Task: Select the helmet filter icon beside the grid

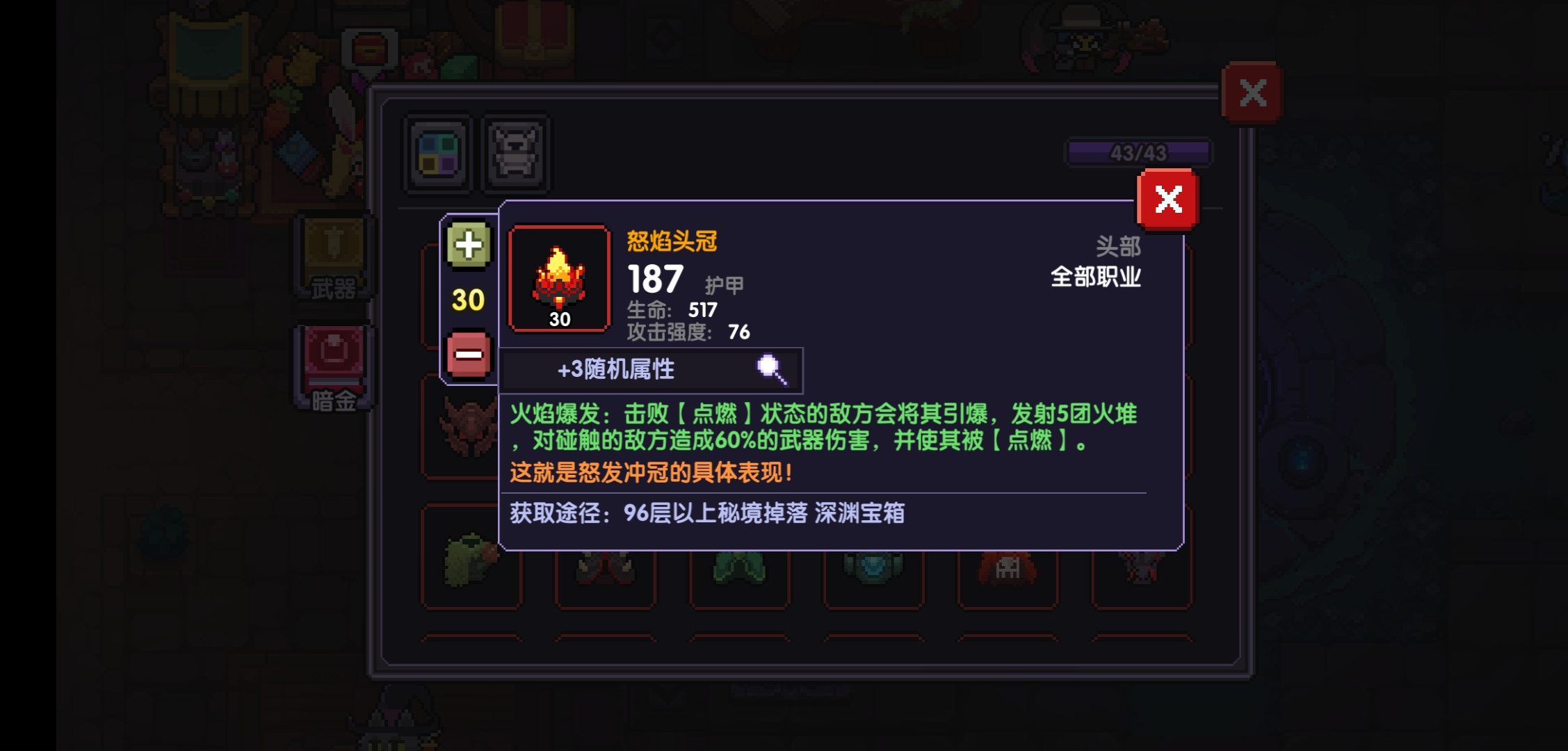Action: [515, 154]
